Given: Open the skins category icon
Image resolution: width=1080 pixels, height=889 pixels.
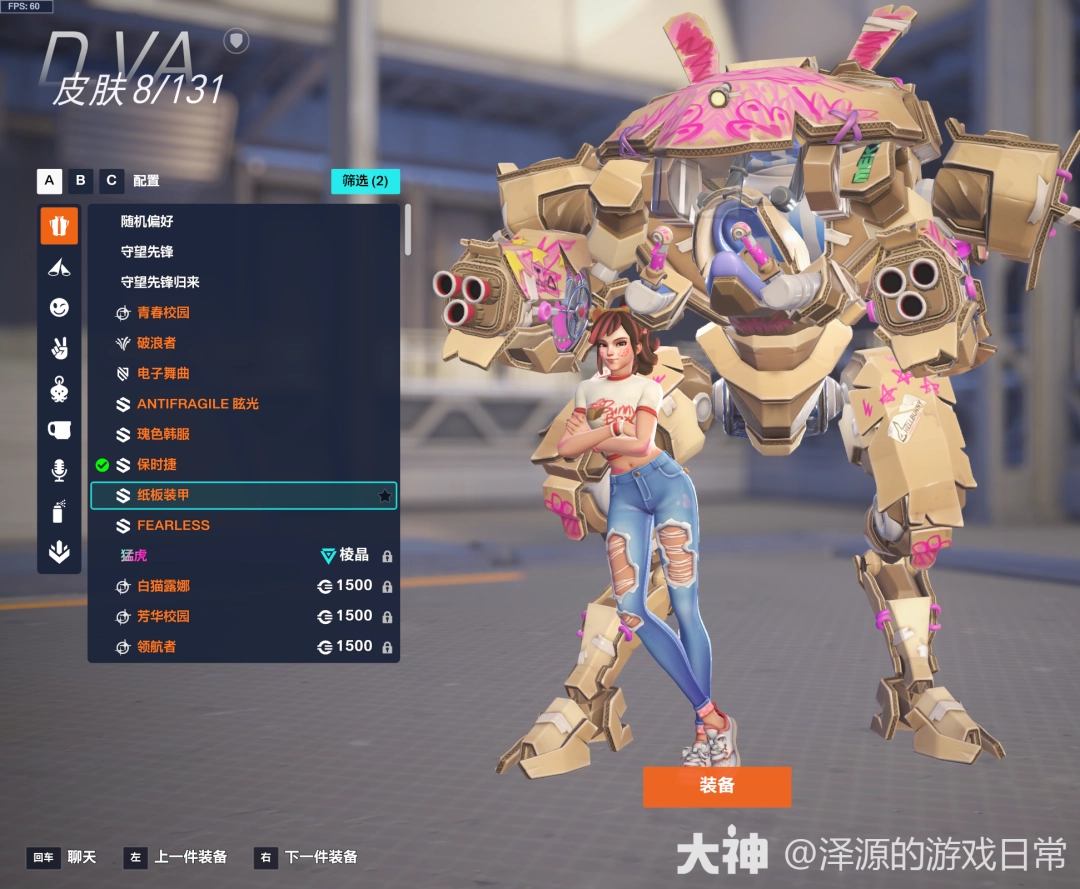Looking at the screenshot, I should point(59,226).
